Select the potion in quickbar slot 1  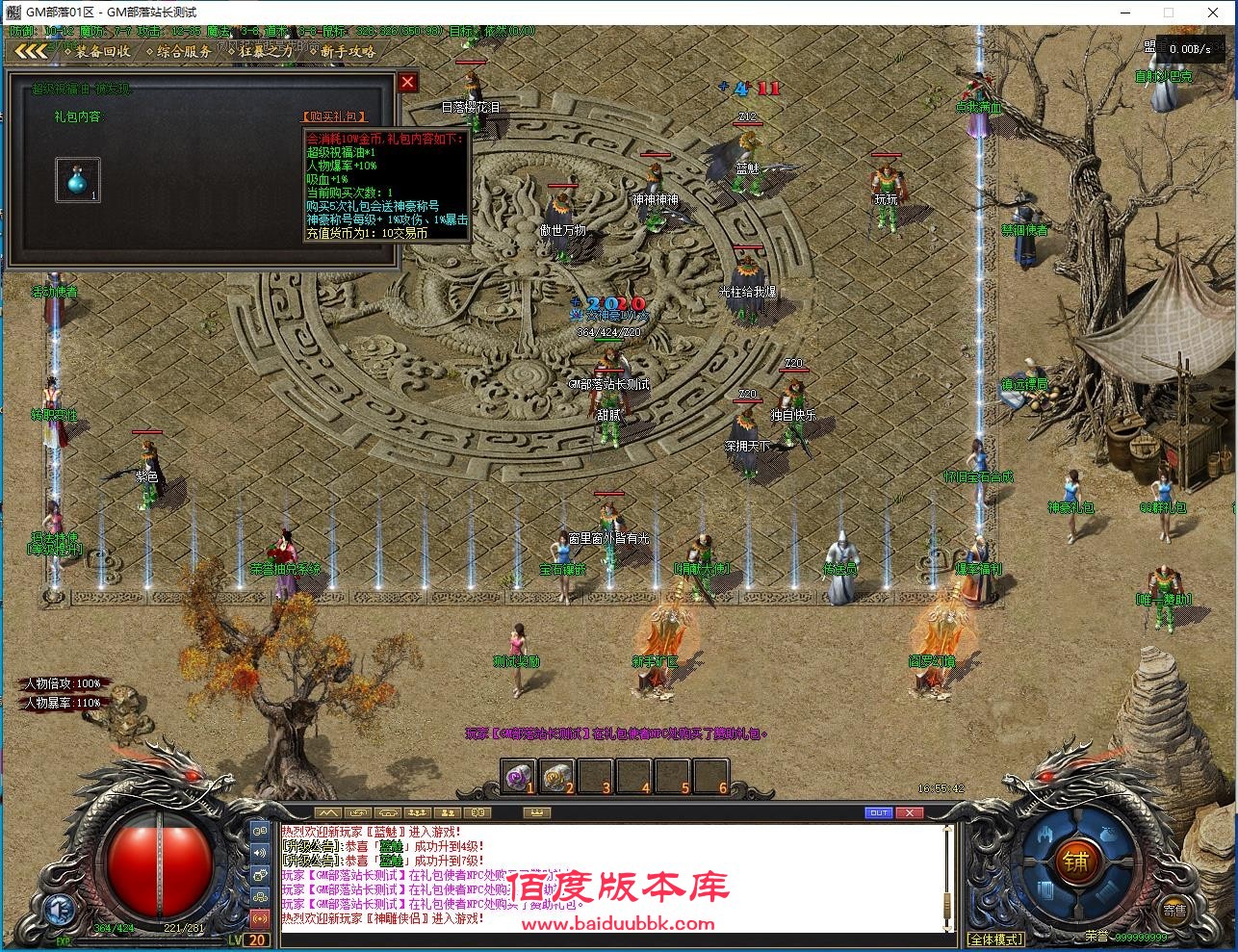point(518,775)
